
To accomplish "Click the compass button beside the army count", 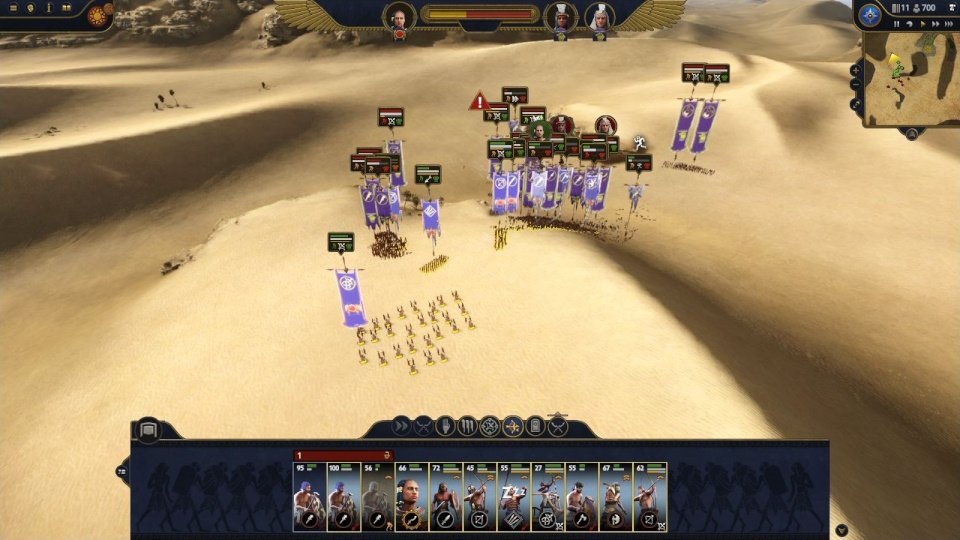I will [x=870, y=15].
